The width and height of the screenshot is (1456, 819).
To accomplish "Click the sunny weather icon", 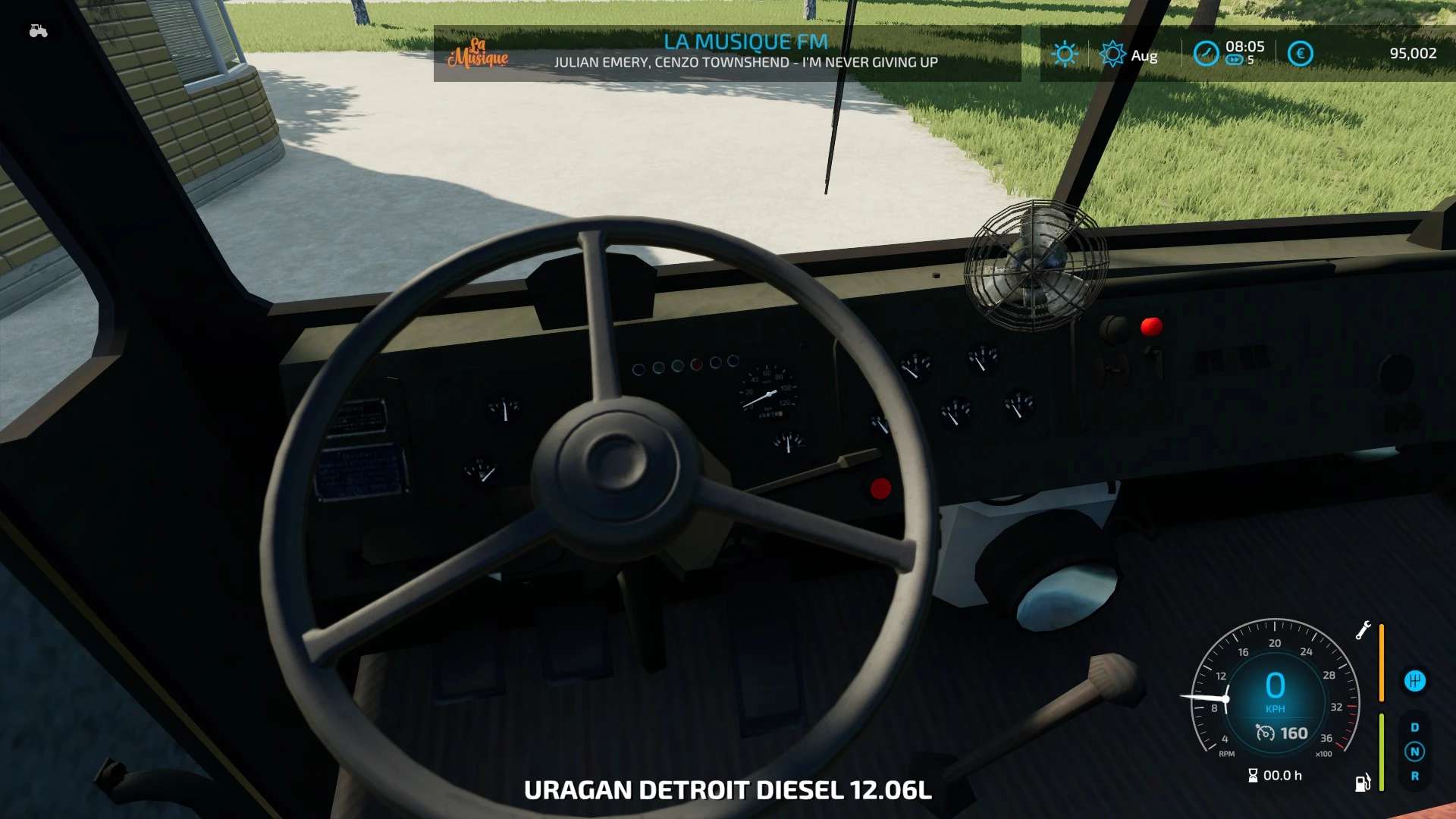I will [x=1065, y=54].
